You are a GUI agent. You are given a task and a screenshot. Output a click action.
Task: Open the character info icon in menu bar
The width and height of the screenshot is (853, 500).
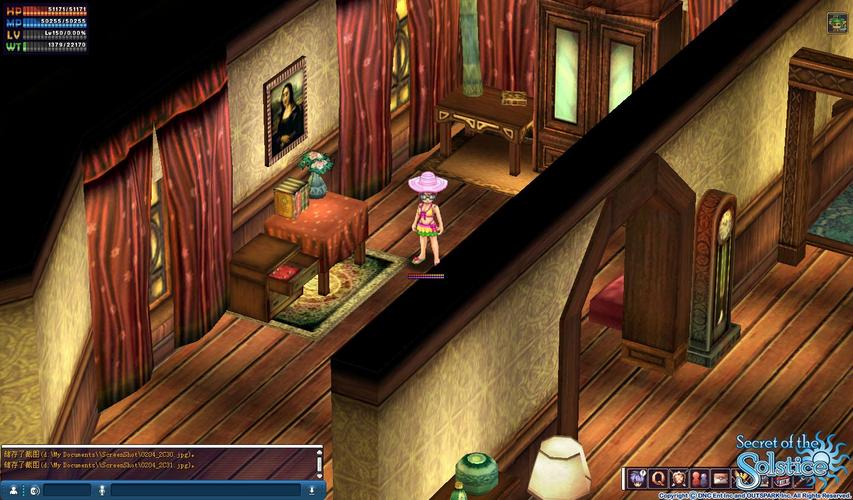point(637,477)
